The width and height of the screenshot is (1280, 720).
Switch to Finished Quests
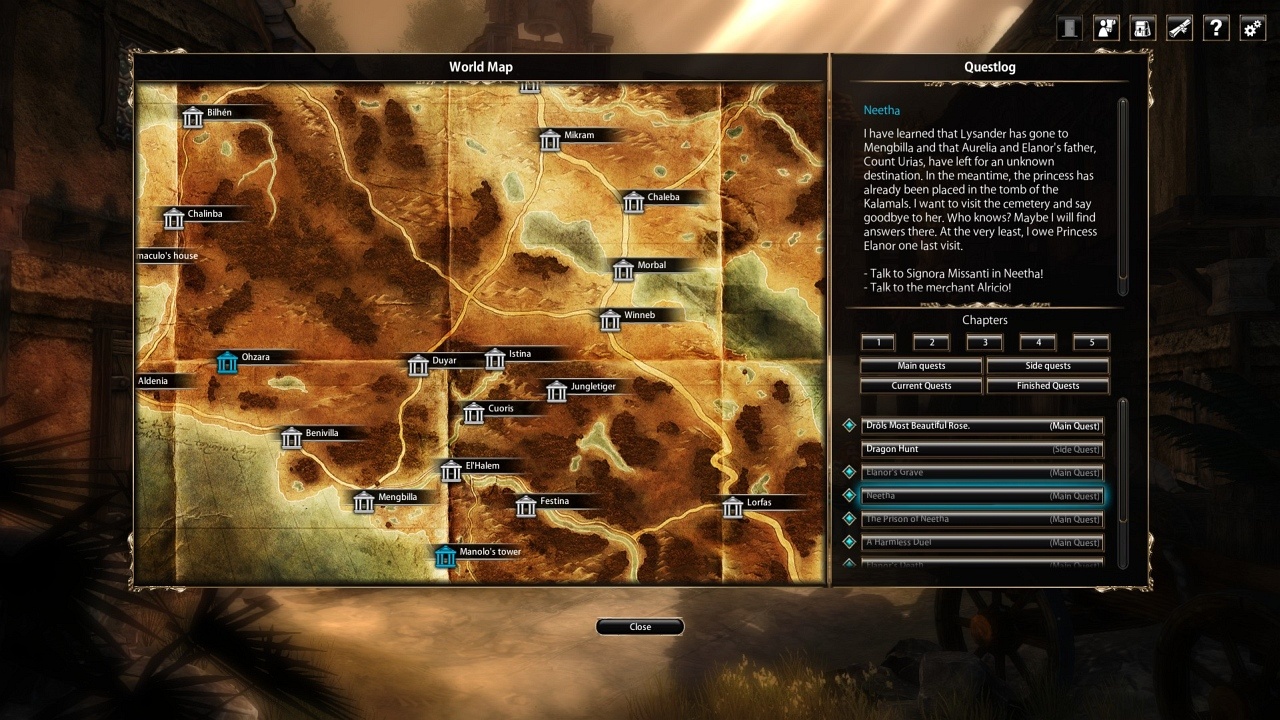point(1047,386)
